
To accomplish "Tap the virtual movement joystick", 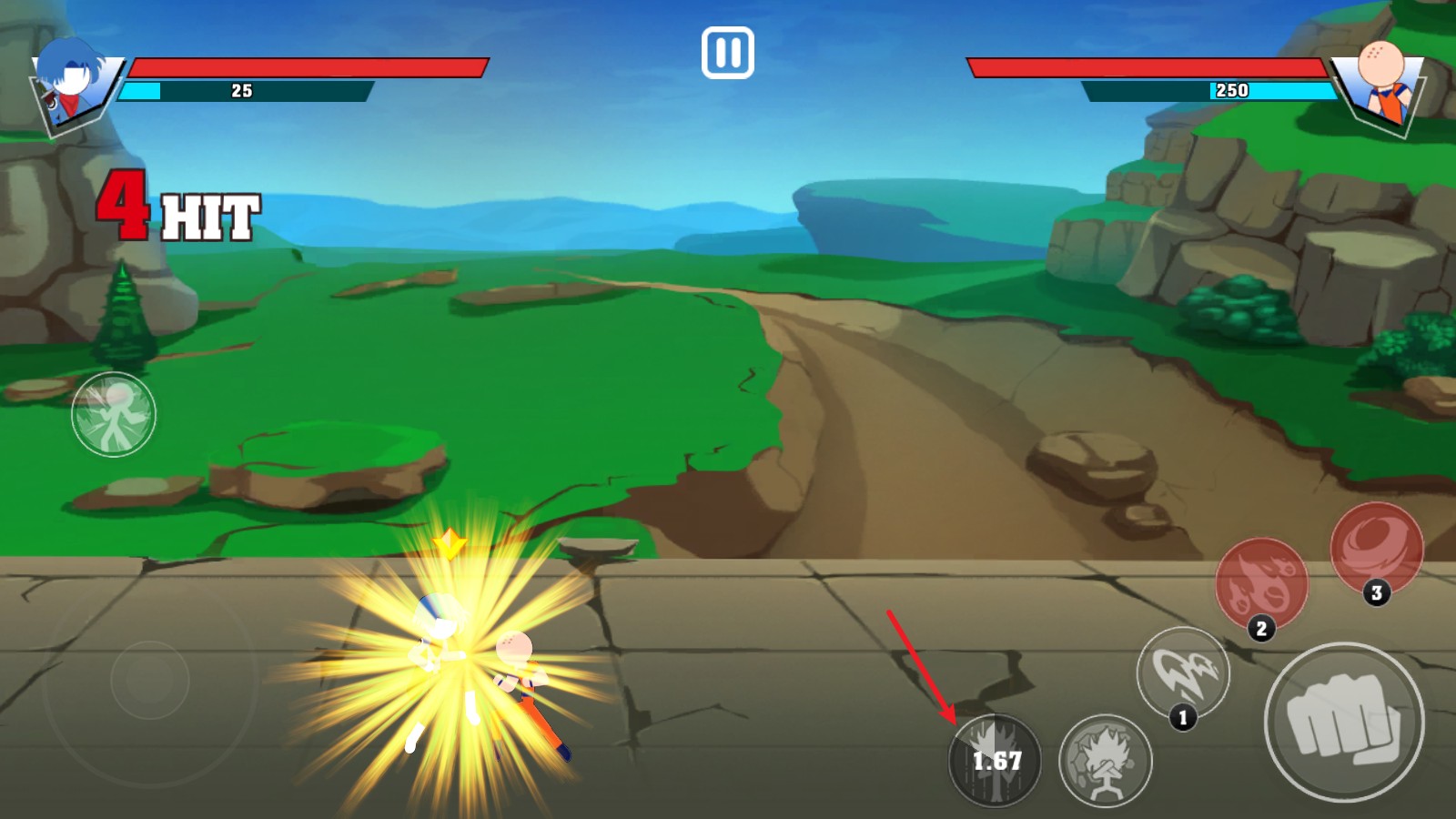I will coord(150,679).
